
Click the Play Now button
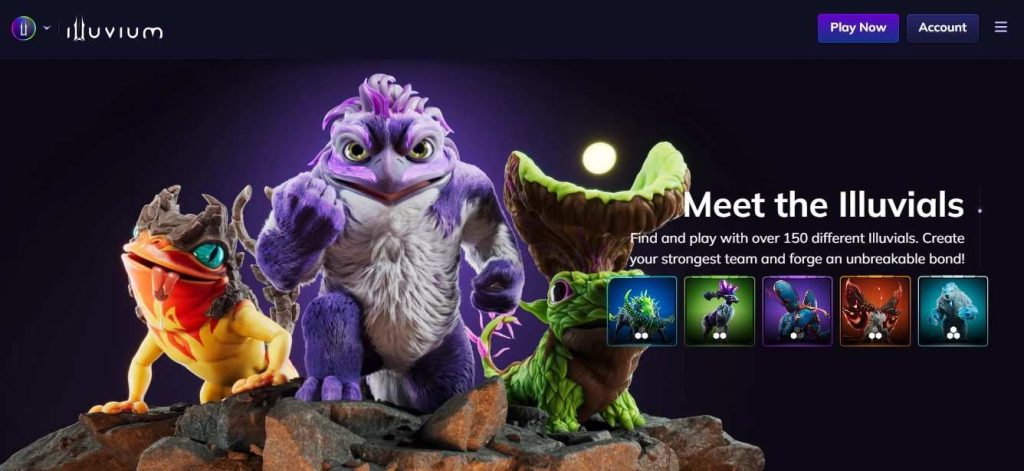click(x=858, y=28)
